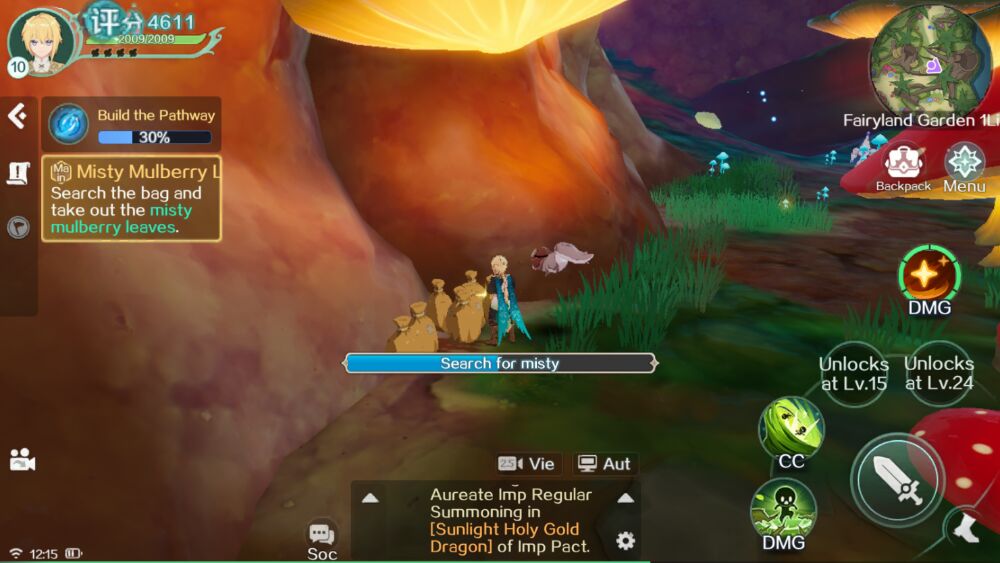The height and width of the screenshot is (563, 1000).
Task: Attack with the sword button
Action: coord(897,480)
